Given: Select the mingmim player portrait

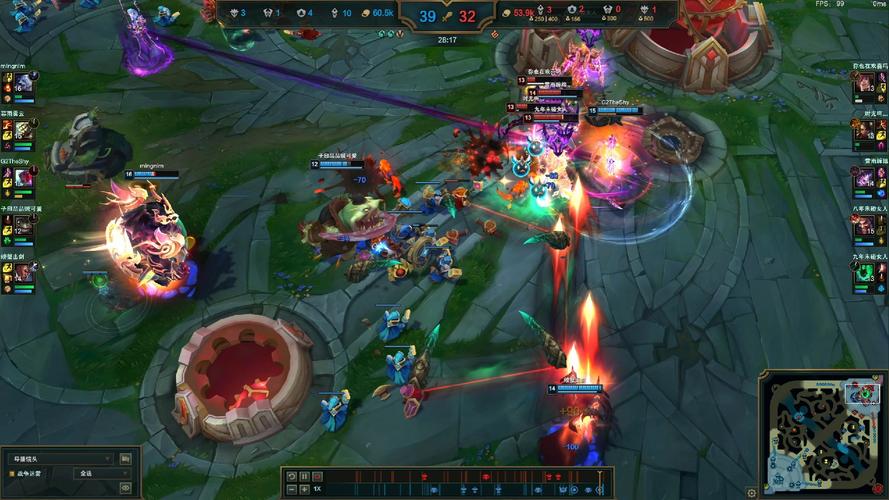Looking at the screenshot, I should pyautogui.click(x=23, y=85).
